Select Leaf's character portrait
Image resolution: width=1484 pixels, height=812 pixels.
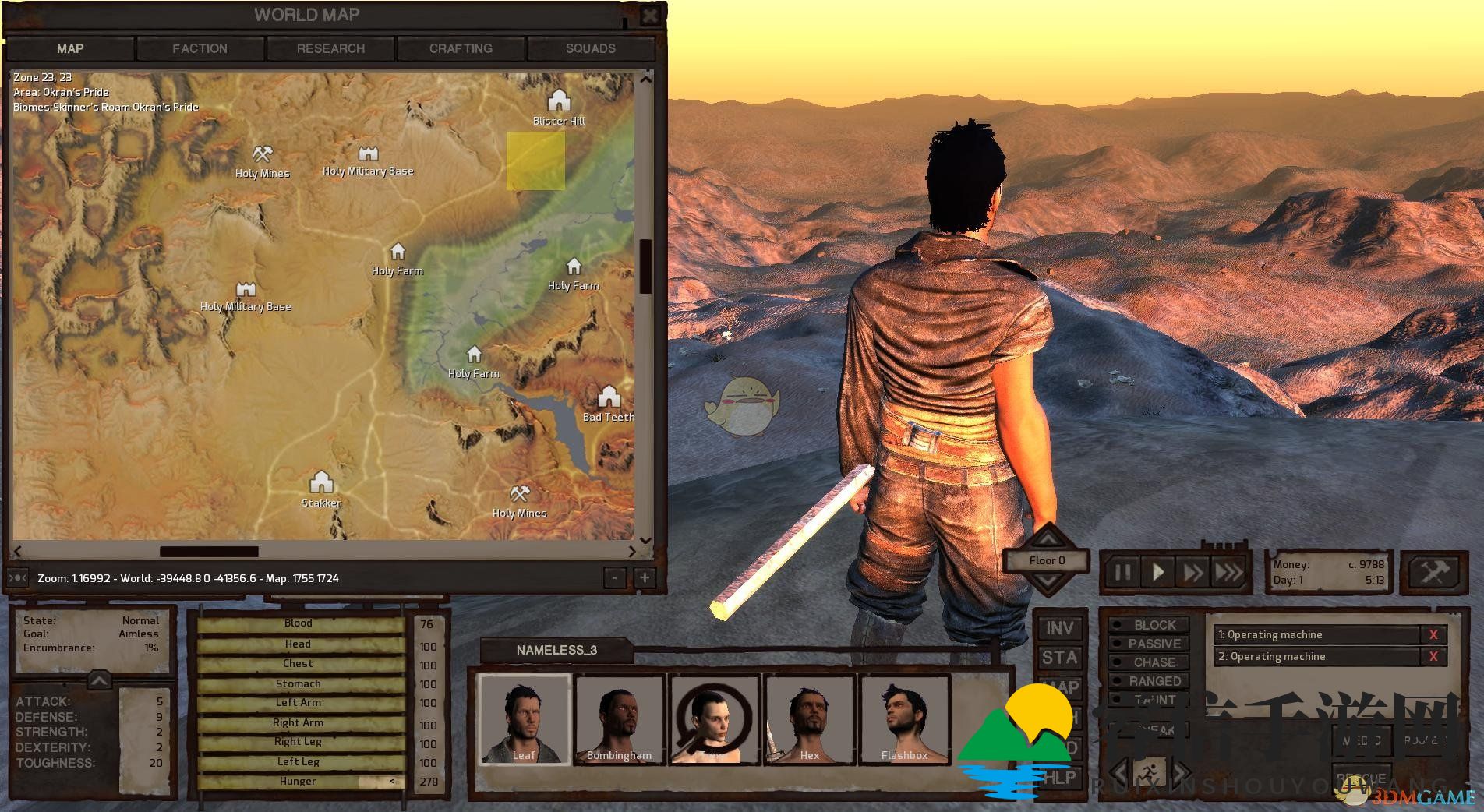click(x=524, y=718)
